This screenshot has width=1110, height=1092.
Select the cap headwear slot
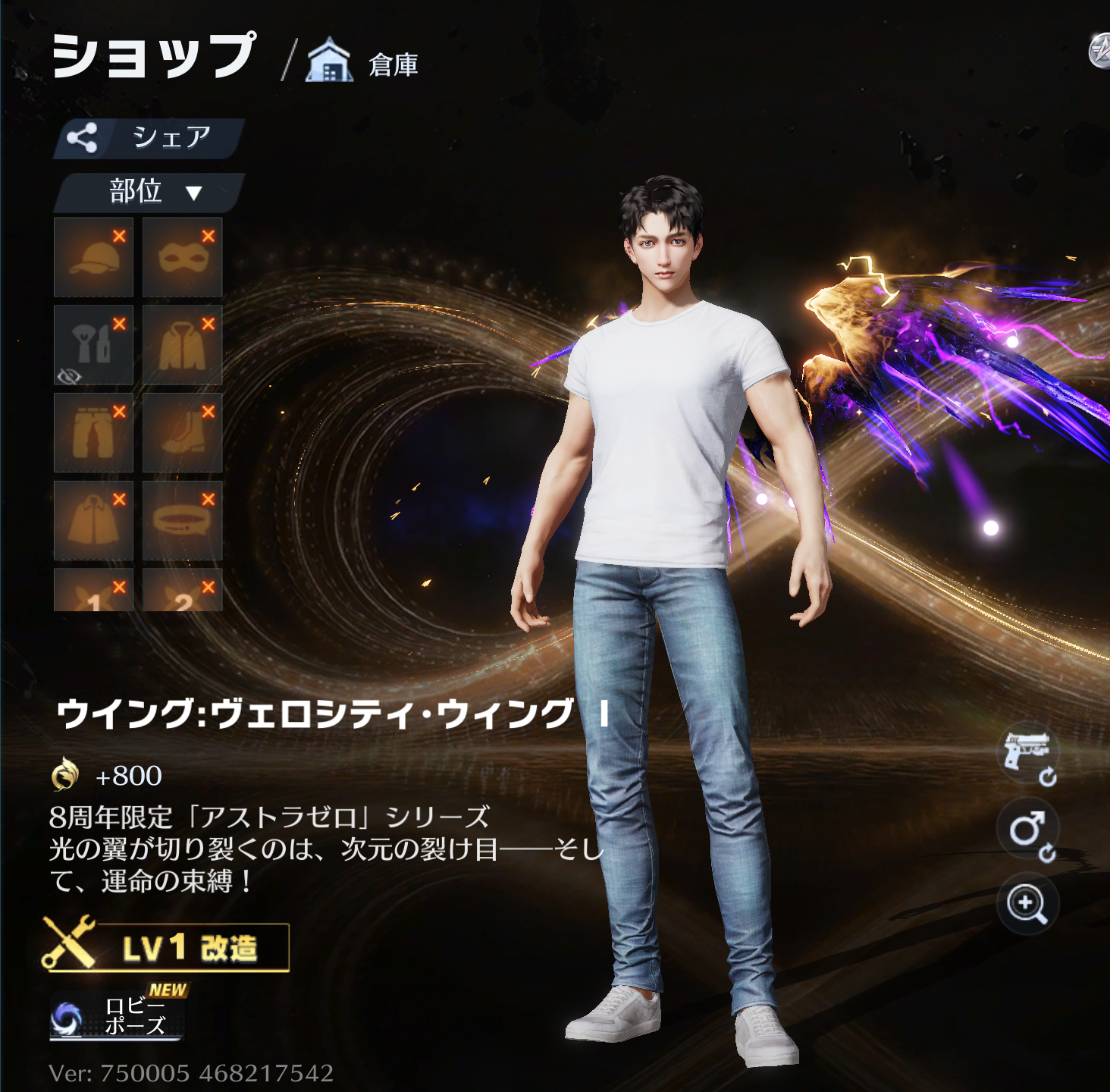click(x=93, y=257)
